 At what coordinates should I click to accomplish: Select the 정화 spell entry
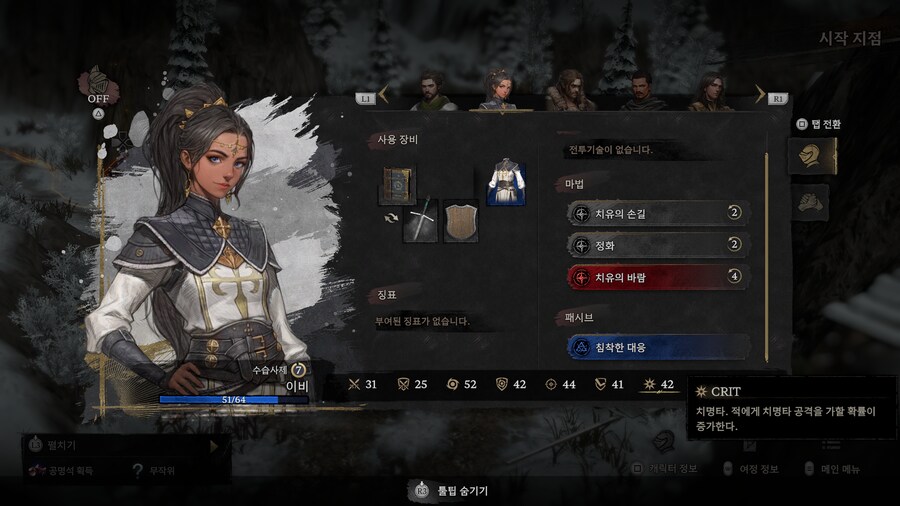point(658,244)
